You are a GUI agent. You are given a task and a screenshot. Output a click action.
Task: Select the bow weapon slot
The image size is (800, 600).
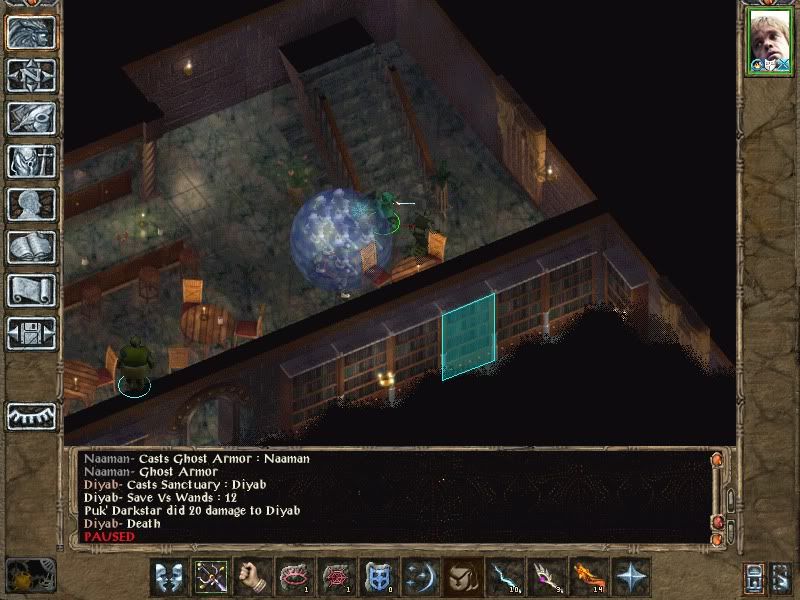click(x=211, y=577)
